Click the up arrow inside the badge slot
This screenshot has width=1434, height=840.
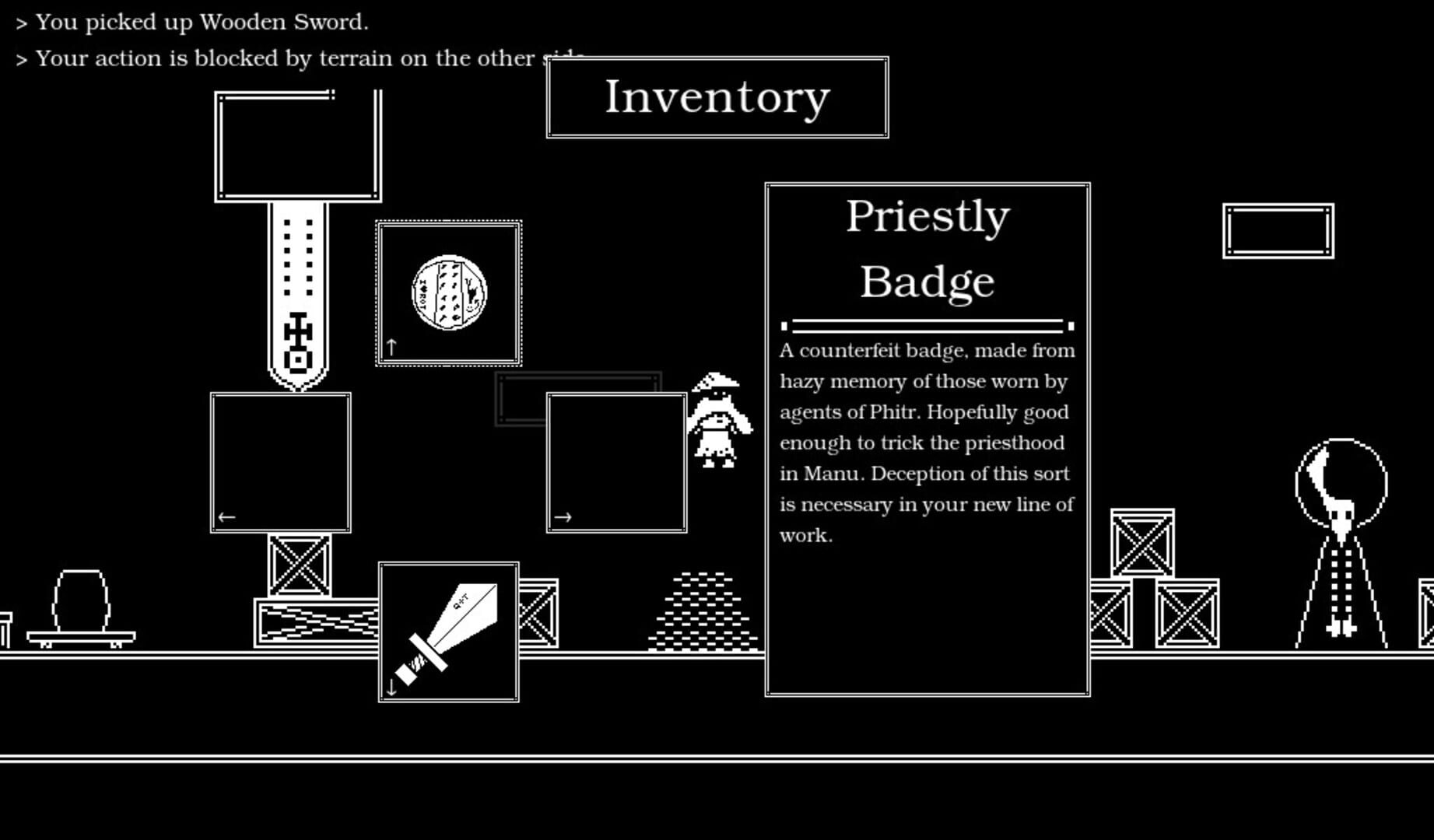tap(390, 347)
